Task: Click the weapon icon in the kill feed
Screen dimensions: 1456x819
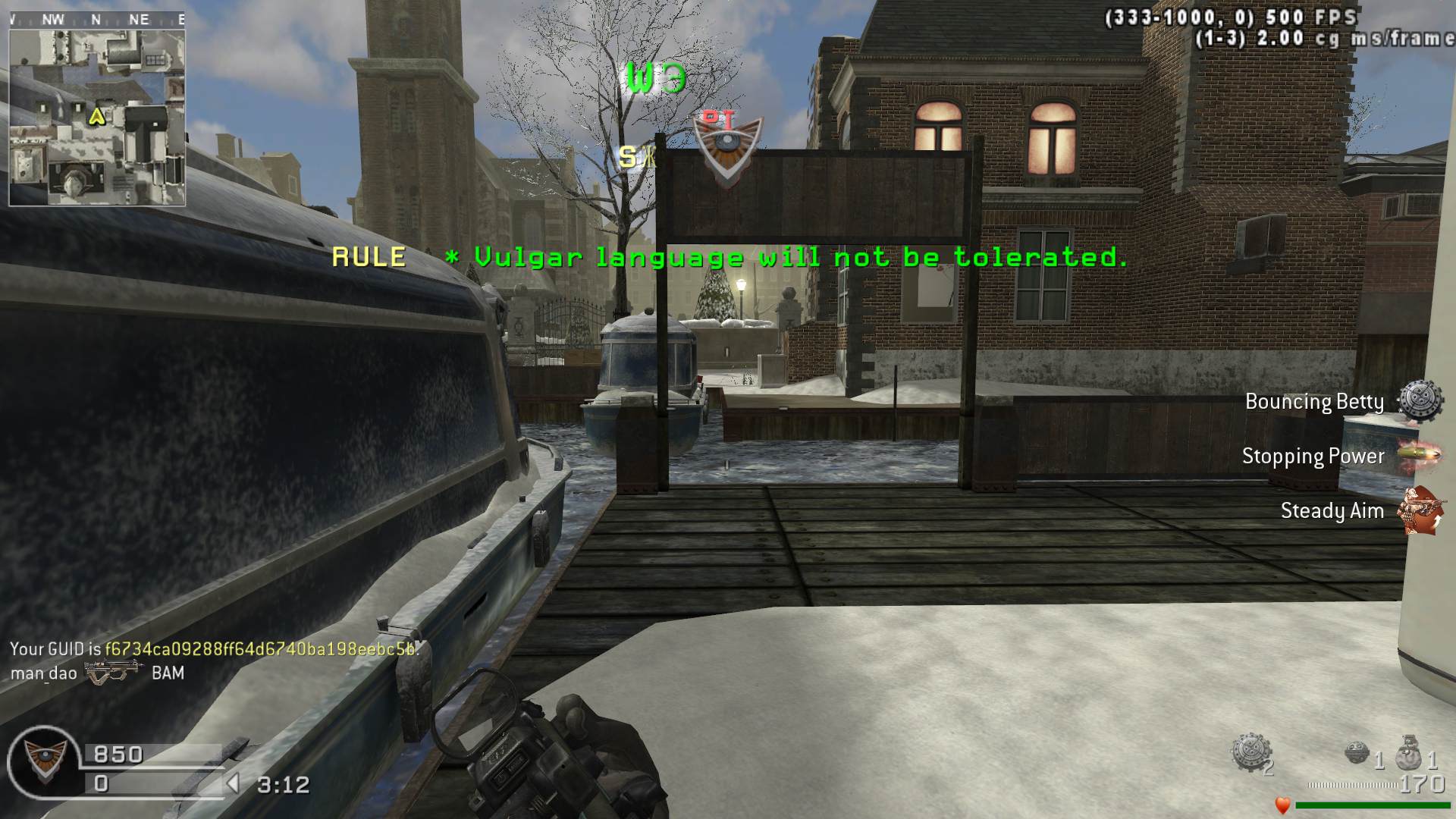Action: (114, 673)
